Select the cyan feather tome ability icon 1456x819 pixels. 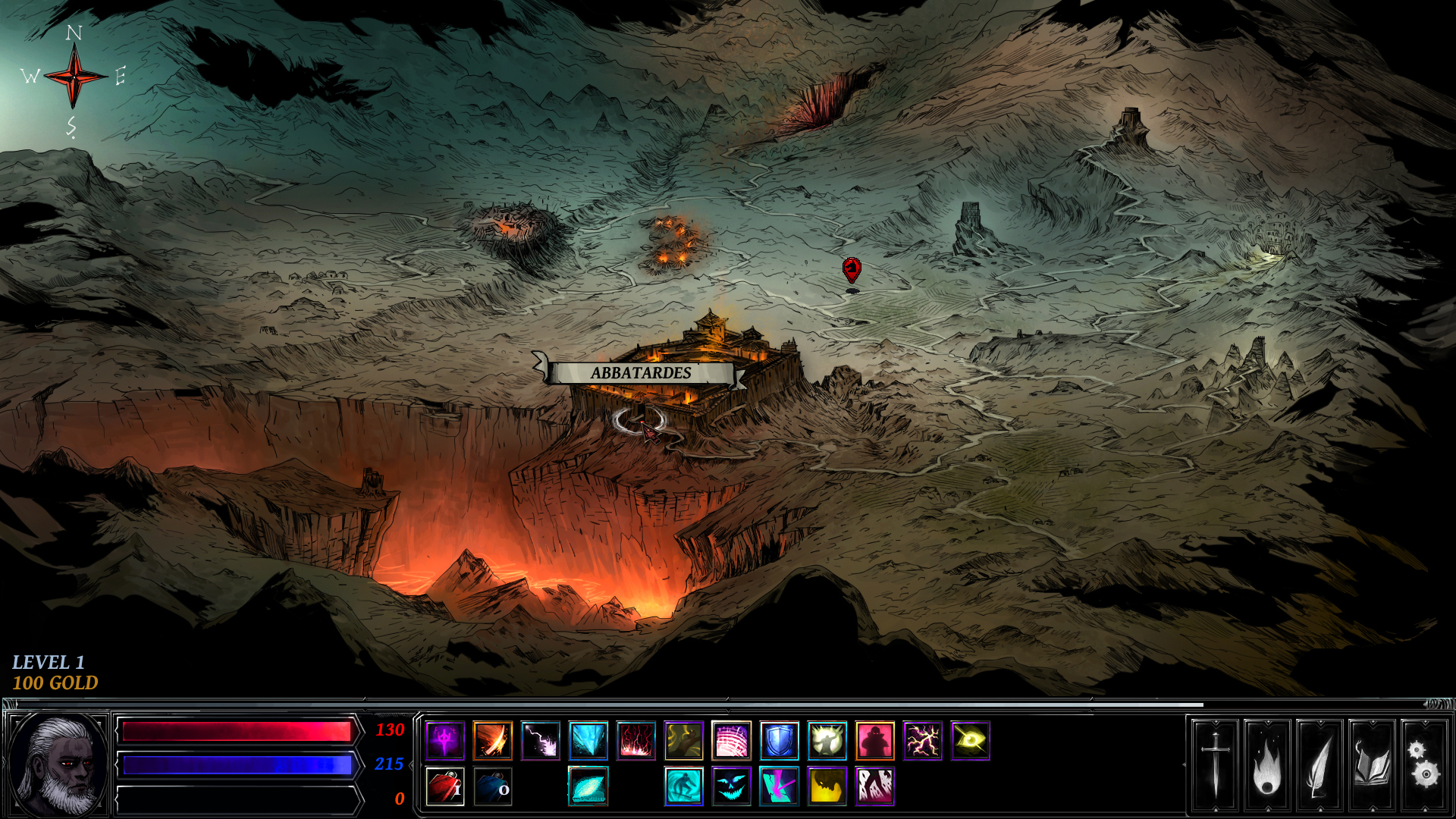coord(590,787)
